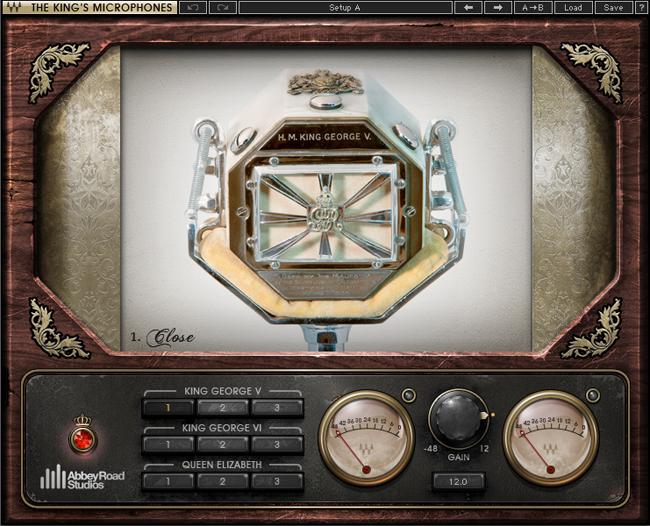The width and height of the screenshot is (650, 526).
Task: Select King George V microphone position 3
Action: 277,408
